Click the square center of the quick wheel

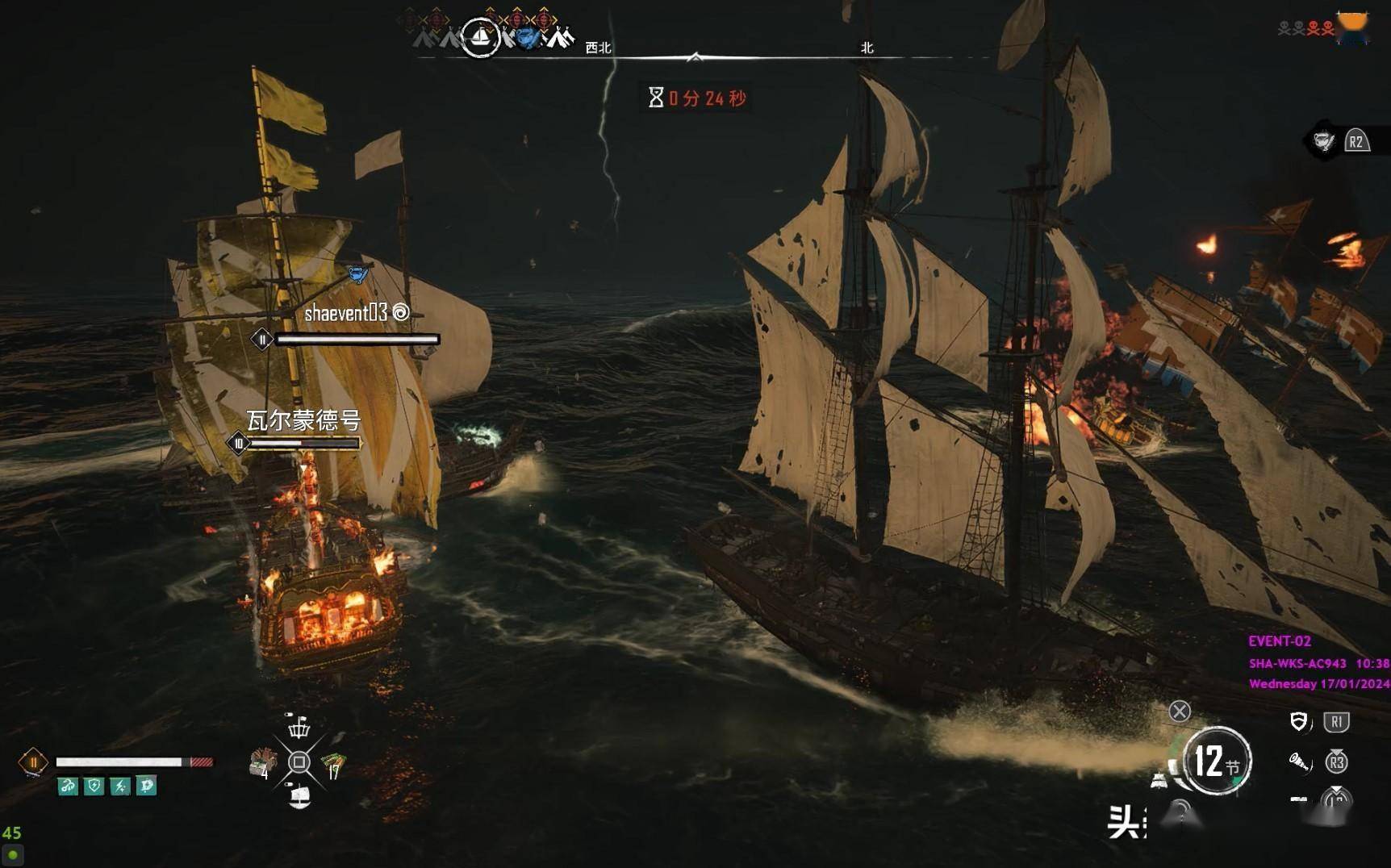[299, 762]
